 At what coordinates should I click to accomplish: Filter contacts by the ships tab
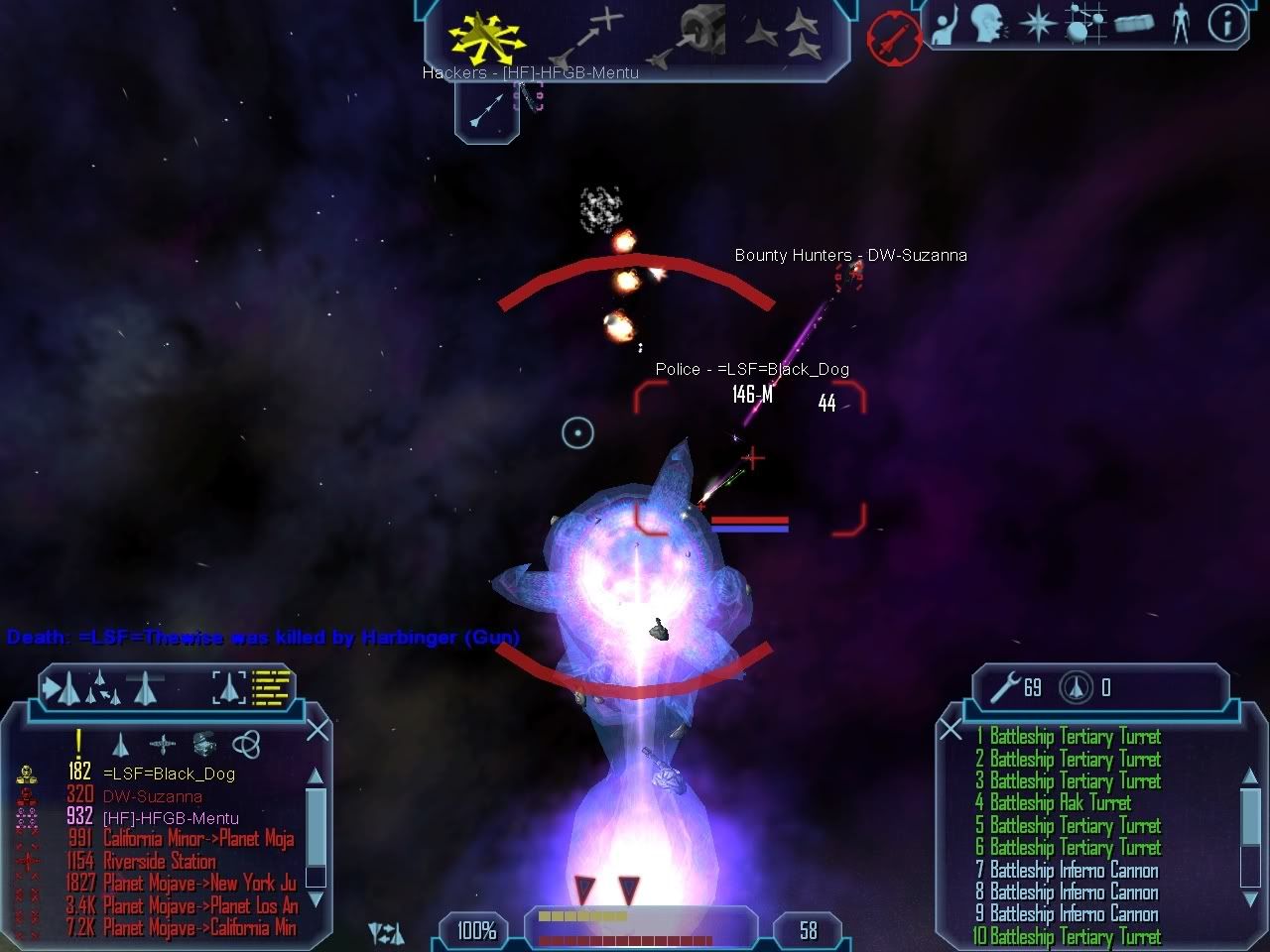coord(121,744)
